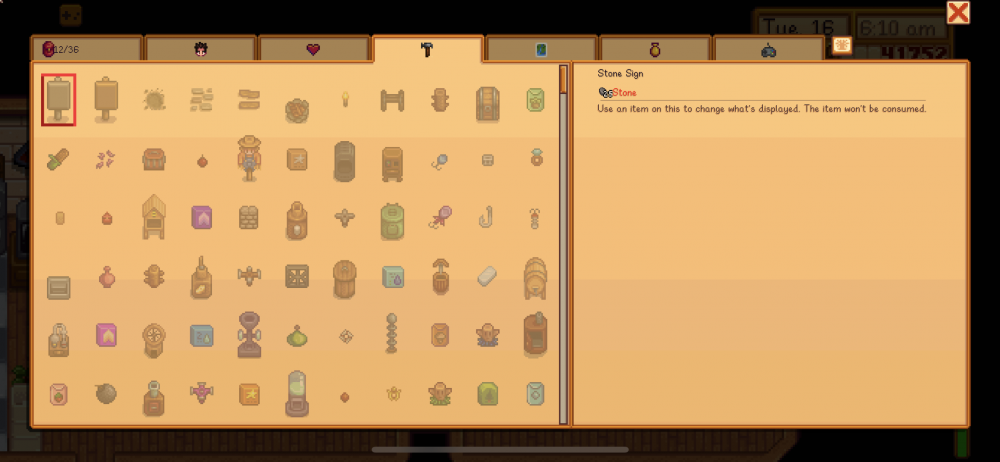Pick the bomb recipe
This screenshot has width=1000, height=462.
click(x=107, y=394)
